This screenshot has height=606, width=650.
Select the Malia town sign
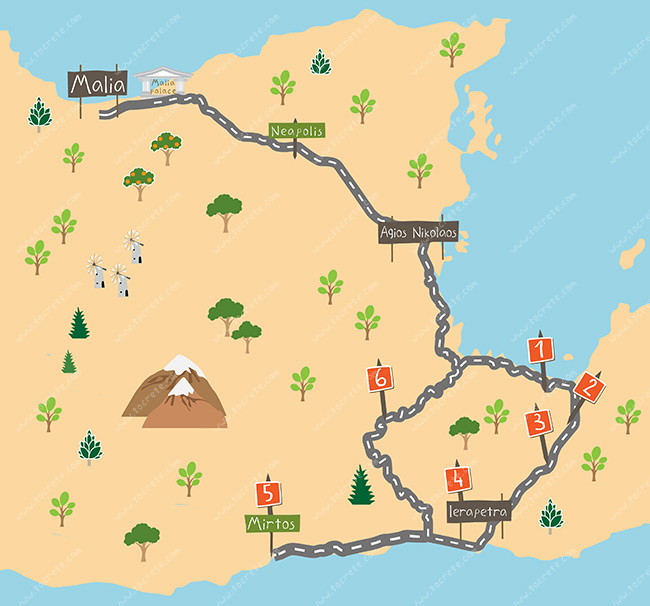pyautogui.click(x=98, y=84)
